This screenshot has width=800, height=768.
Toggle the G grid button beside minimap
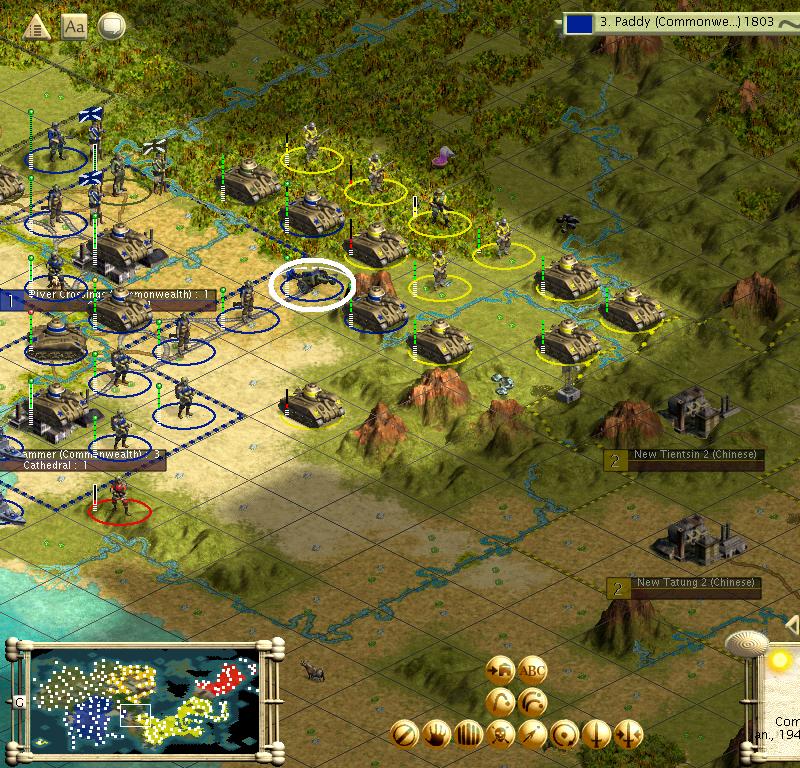19,702
